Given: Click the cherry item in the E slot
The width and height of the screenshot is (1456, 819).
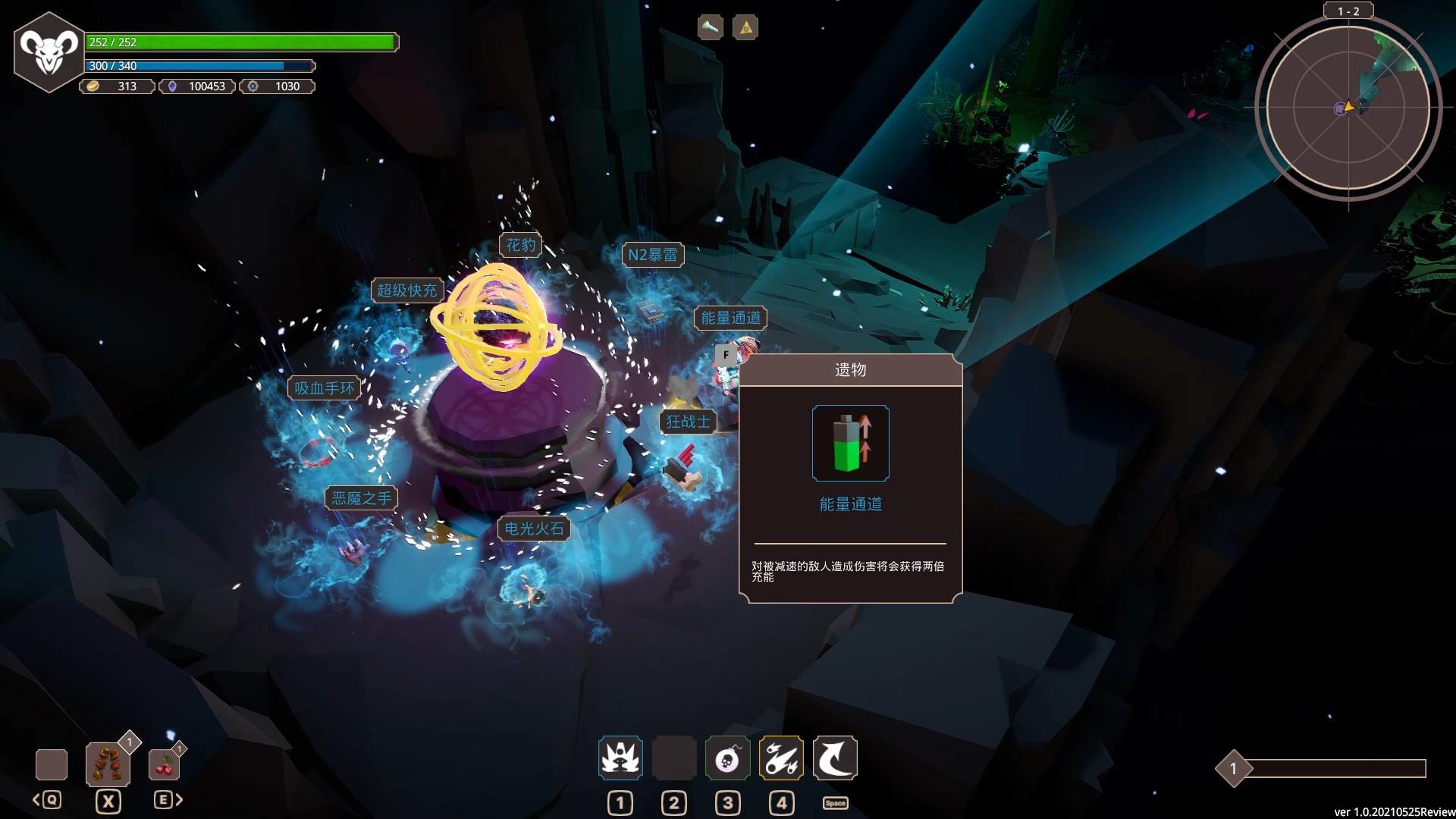Looking at the screenshot, I should point(164,765).
